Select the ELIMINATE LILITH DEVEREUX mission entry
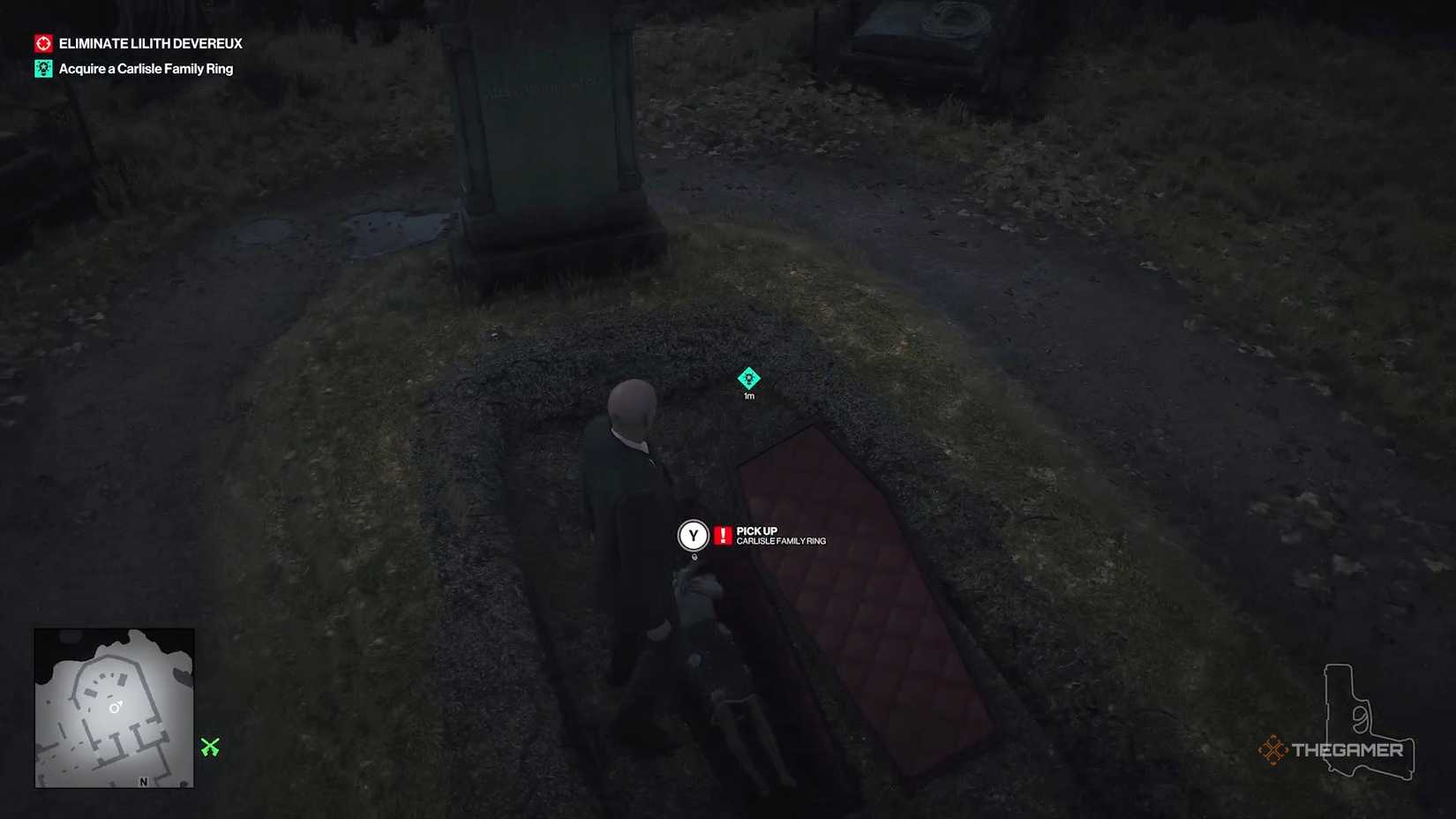This screenshot has width=1456, height=819. click(149, 43)
